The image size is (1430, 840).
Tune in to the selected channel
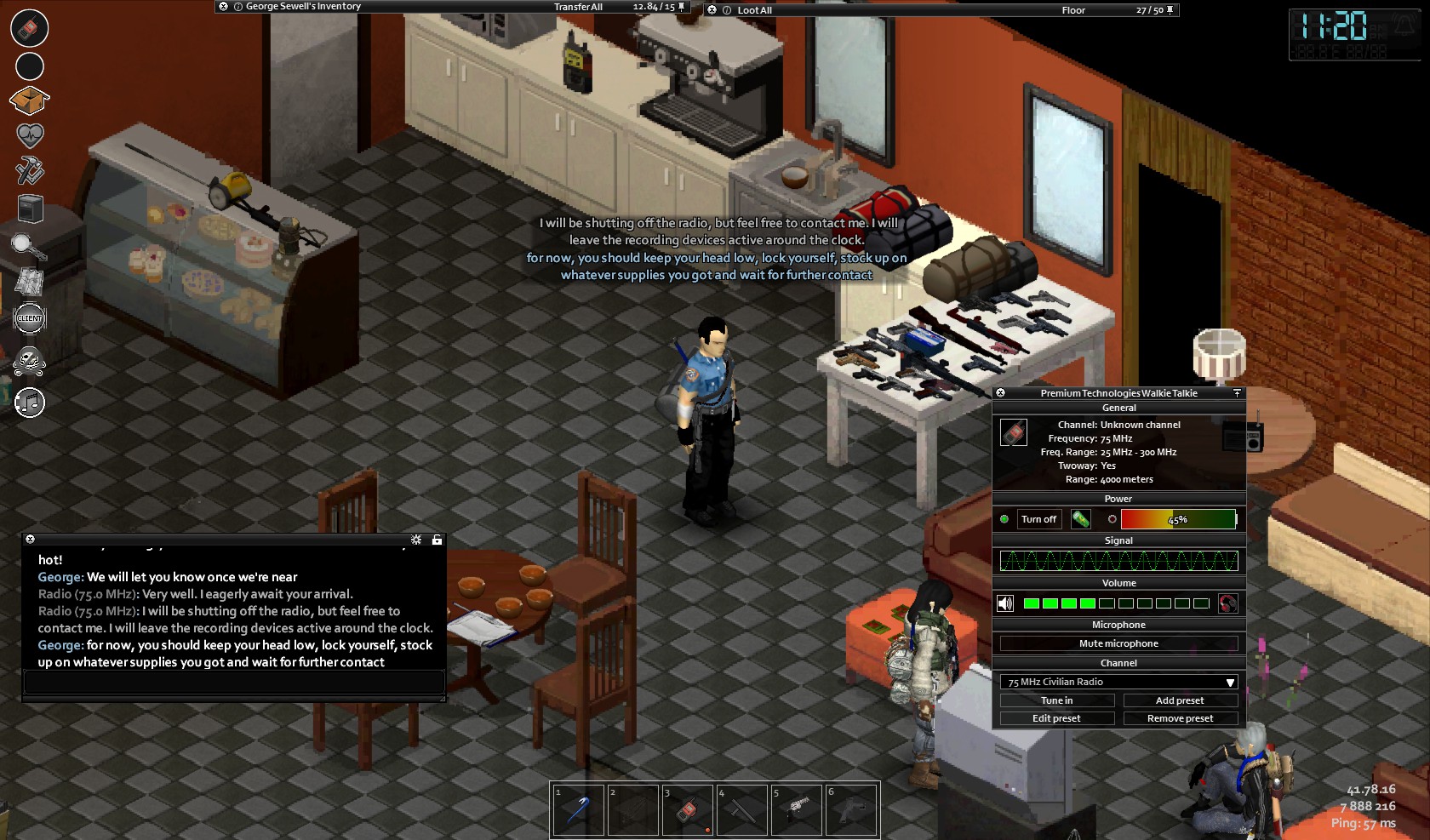point(1056,700)
